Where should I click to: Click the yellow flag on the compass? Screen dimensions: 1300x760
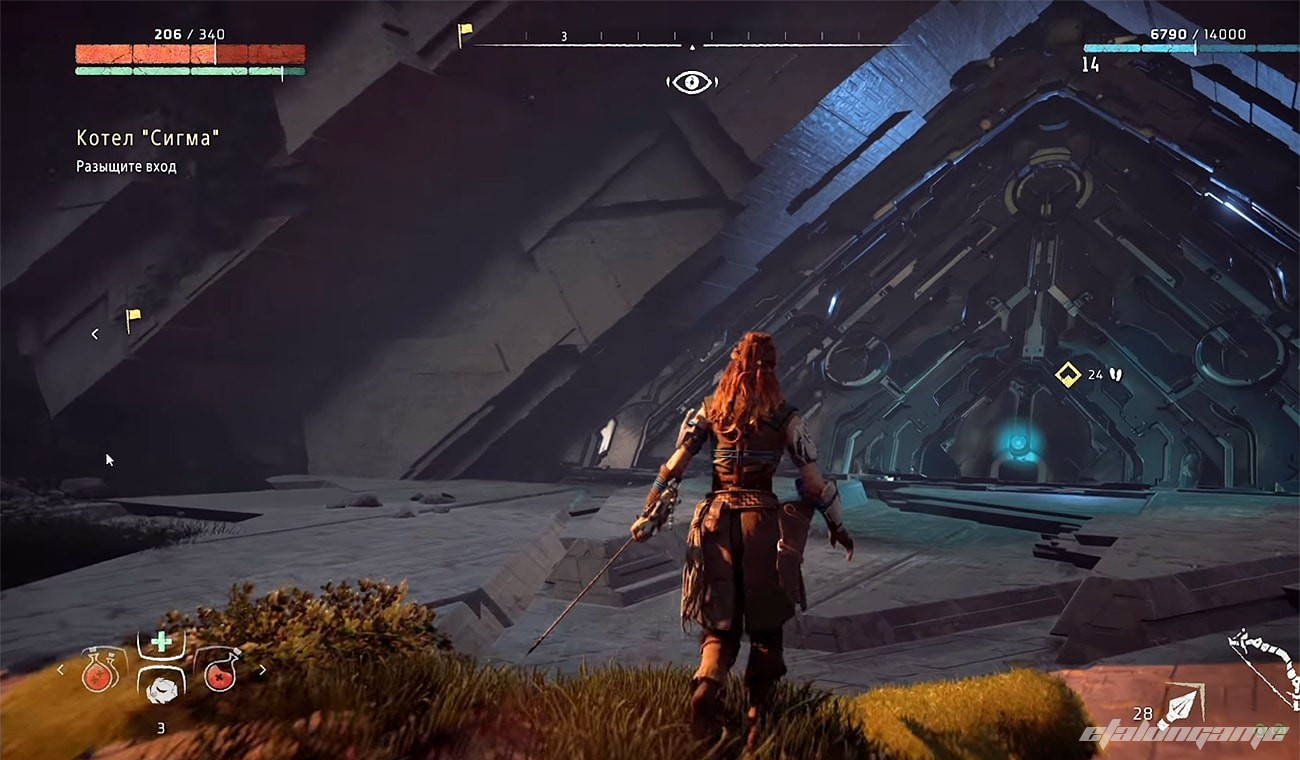point(465,35)
